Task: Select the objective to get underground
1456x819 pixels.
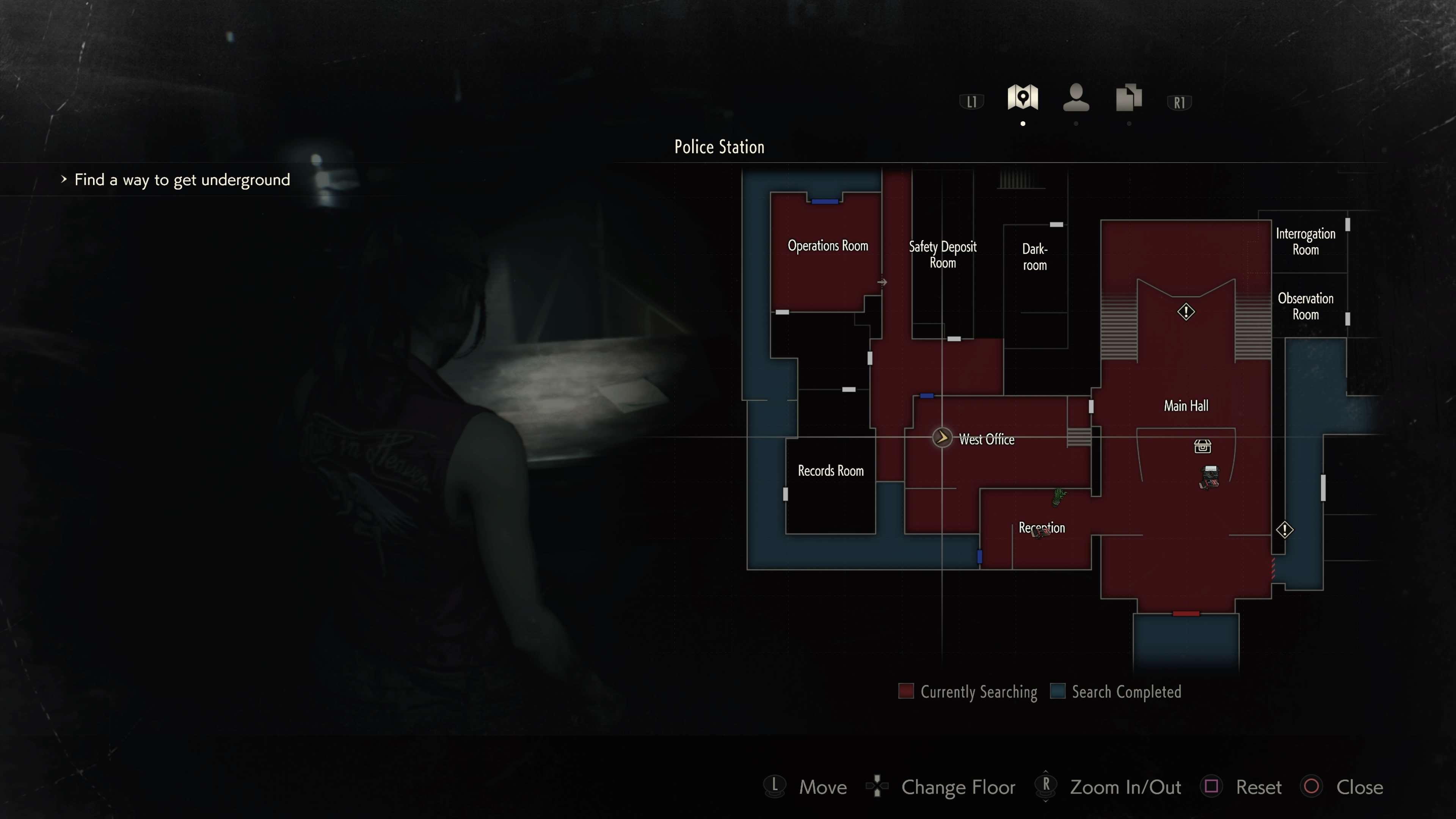Action: point(182,180)
